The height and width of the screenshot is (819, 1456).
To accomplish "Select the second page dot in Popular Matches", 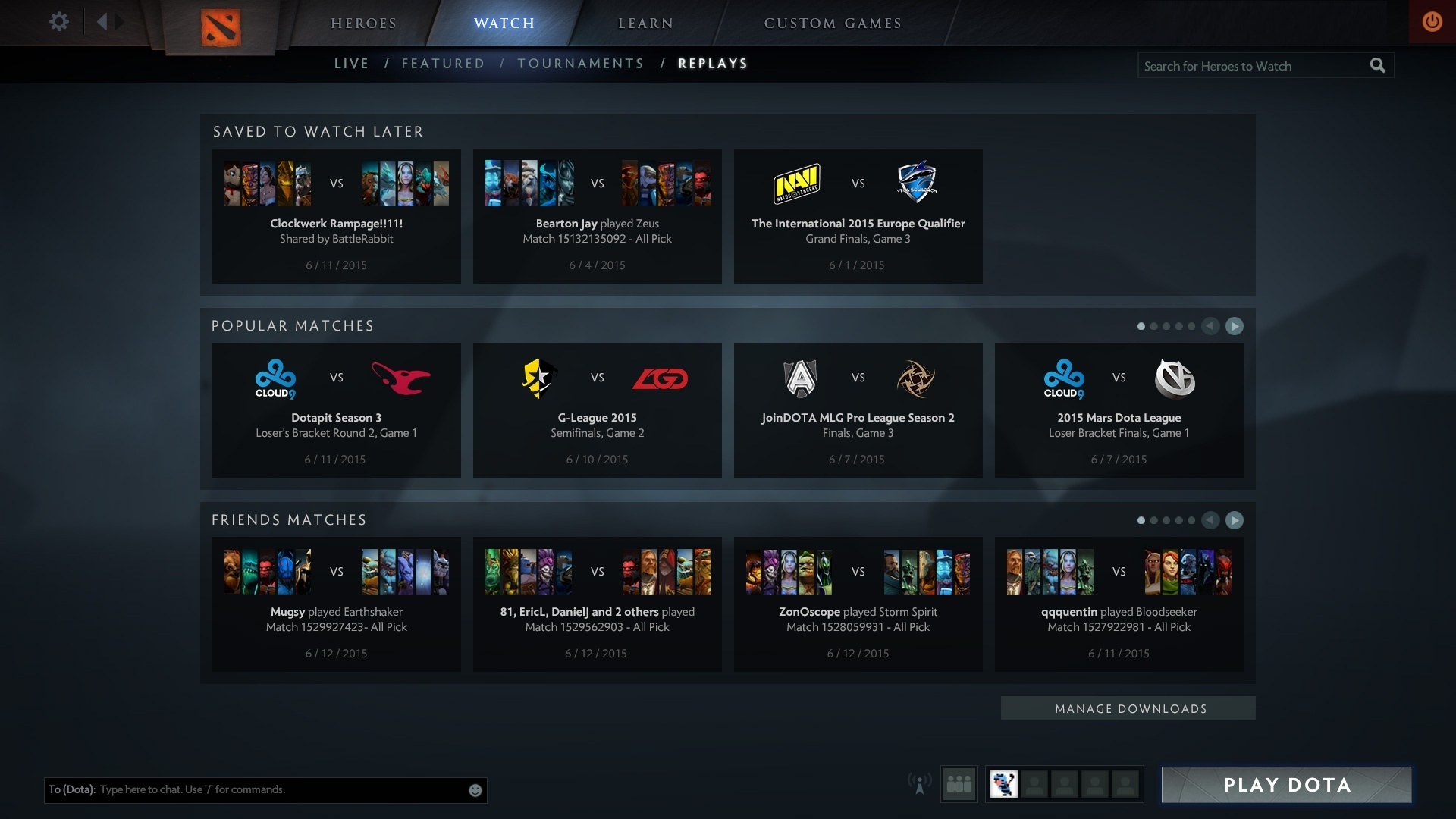I will (x=1154, y=326).
